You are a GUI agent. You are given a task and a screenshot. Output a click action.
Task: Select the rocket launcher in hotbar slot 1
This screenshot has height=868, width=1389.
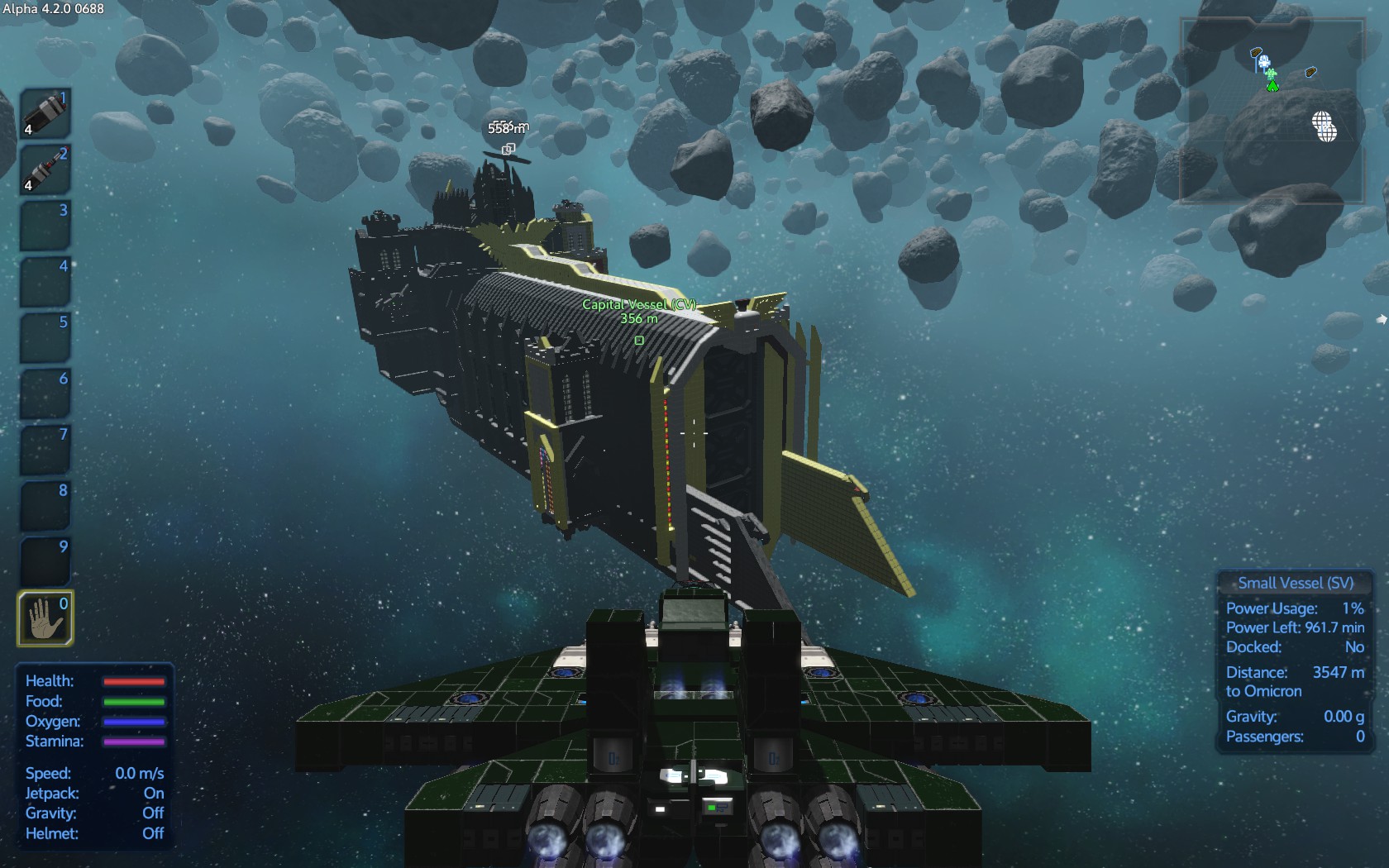[x=45, y=113]
